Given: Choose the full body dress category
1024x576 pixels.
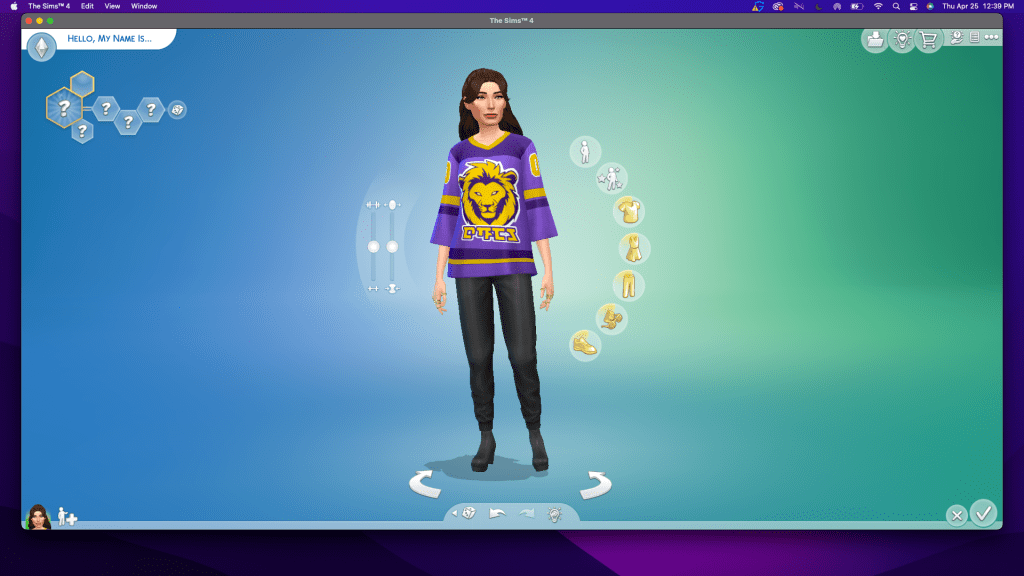Looking at the screenshot, I should (x=634, y=248).
